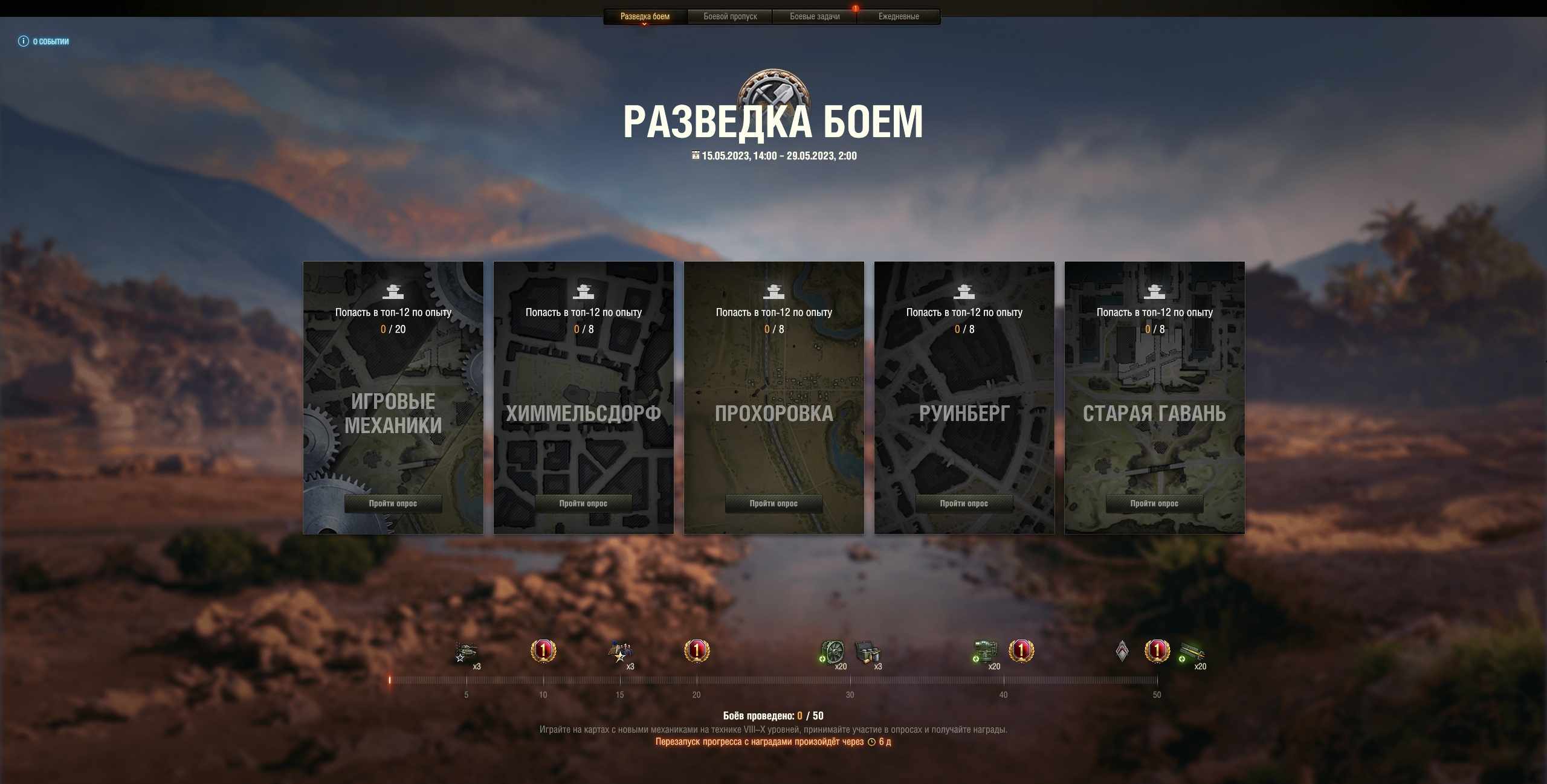
Task: Start the Прохоровка survey
Action: pos(773,503)
